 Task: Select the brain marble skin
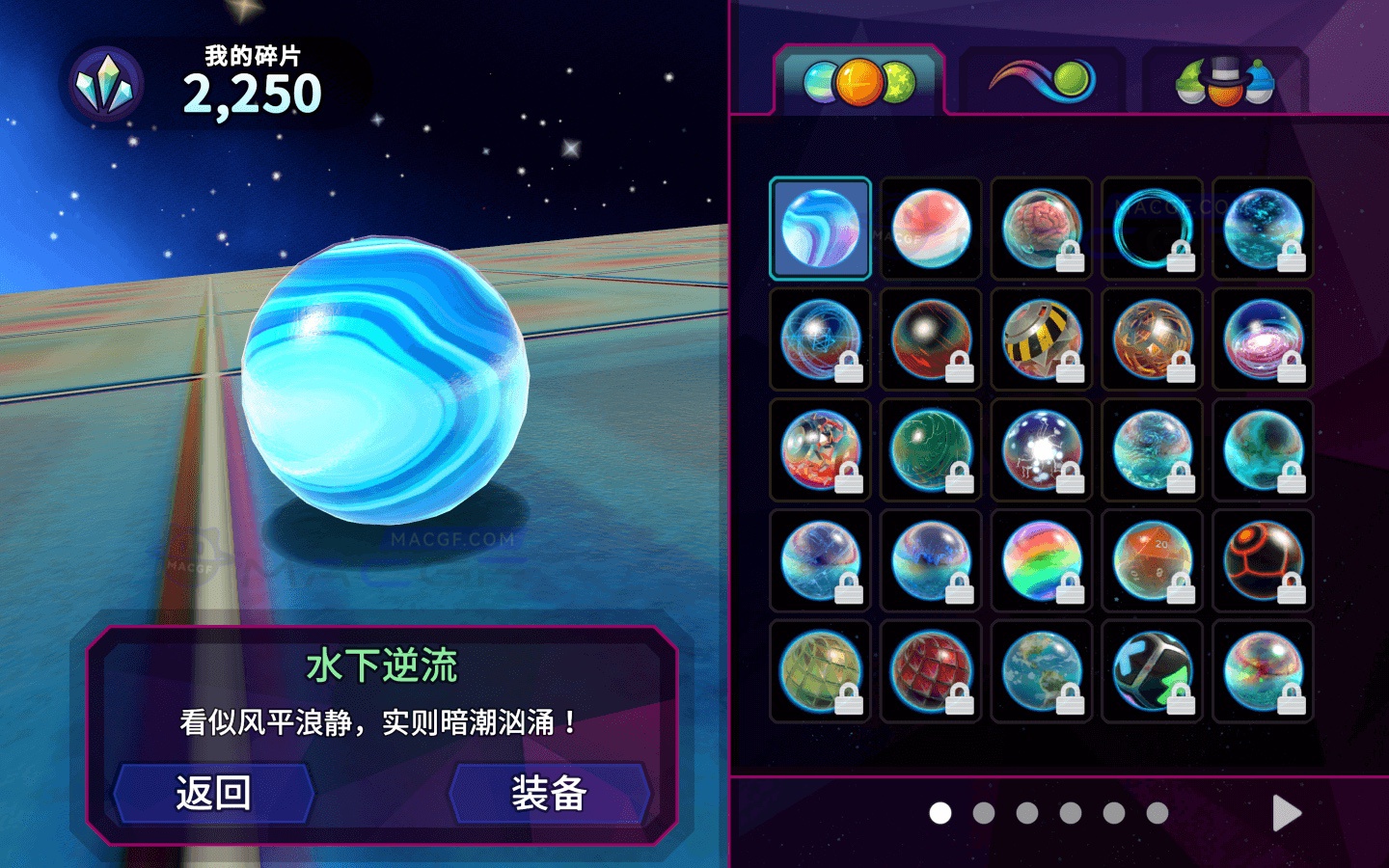click(1041, 228)
